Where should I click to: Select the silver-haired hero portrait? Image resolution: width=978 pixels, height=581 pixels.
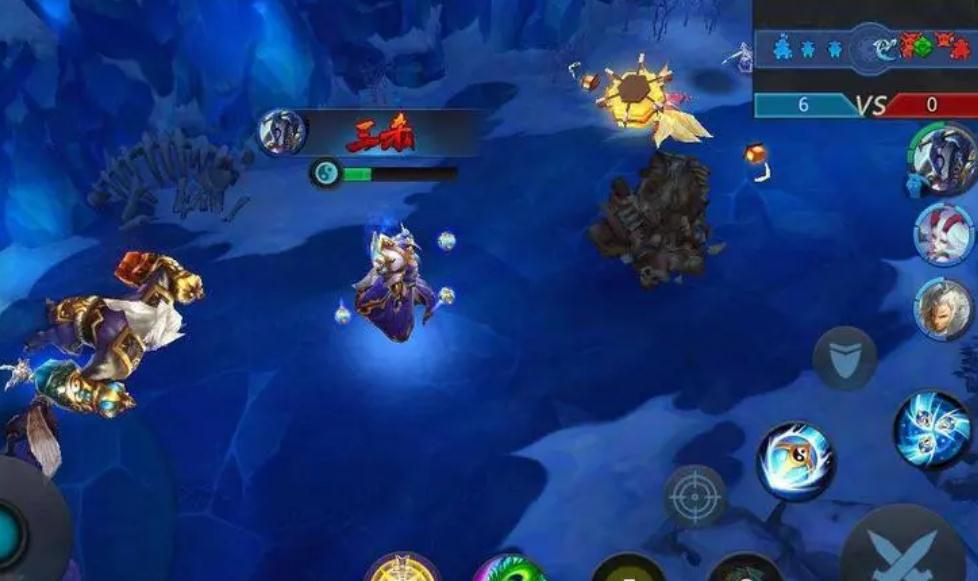click(944, 308)
